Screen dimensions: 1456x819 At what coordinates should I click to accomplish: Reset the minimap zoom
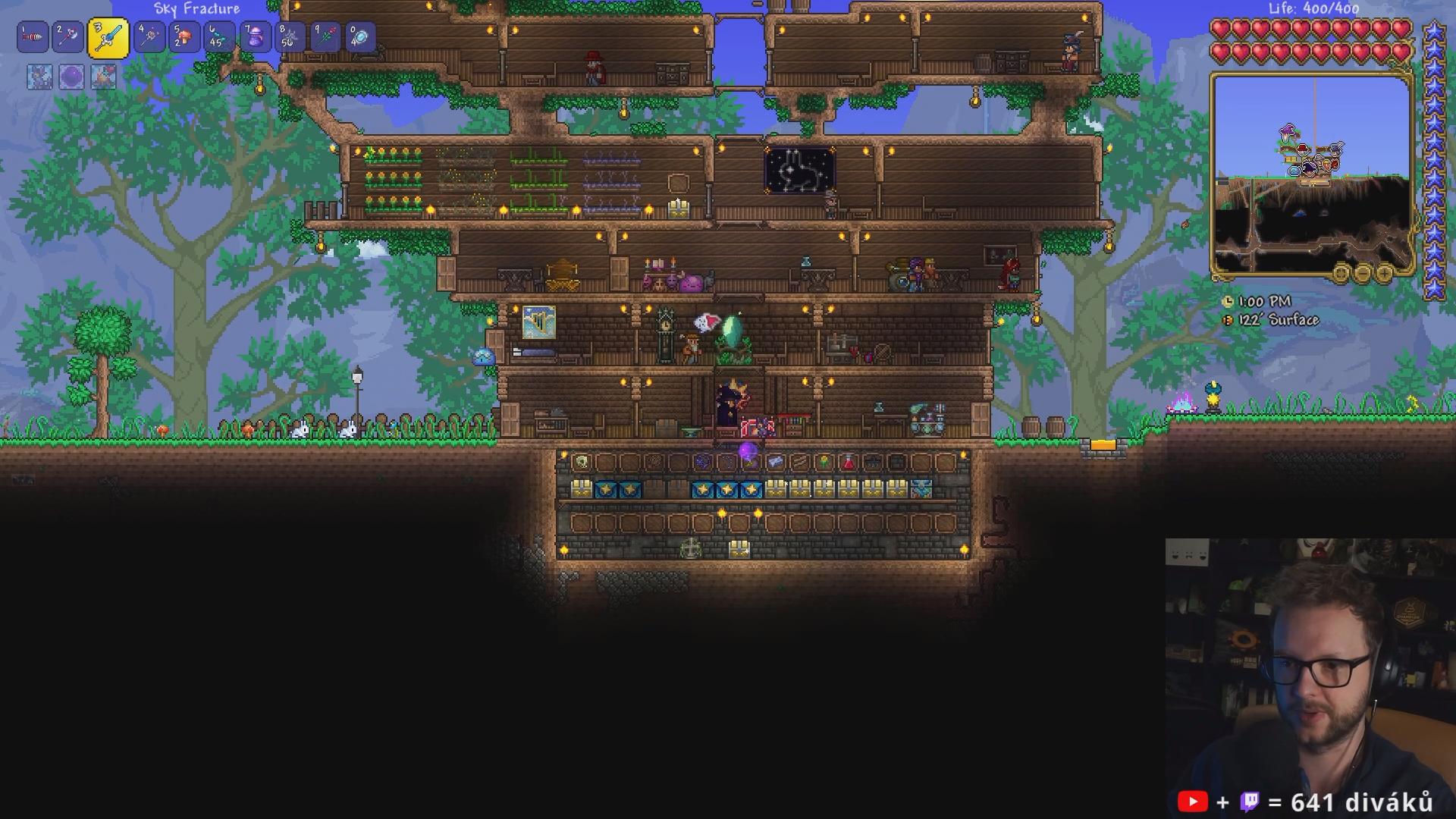tap(1341, 273)
